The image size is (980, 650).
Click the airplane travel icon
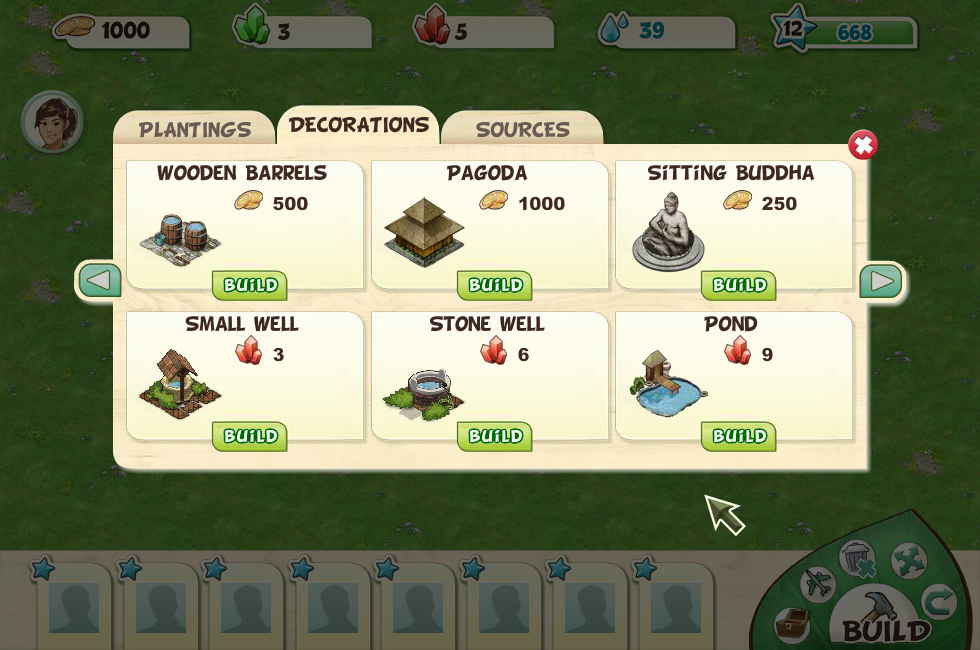pyautogui.click(x=817, y=584)
